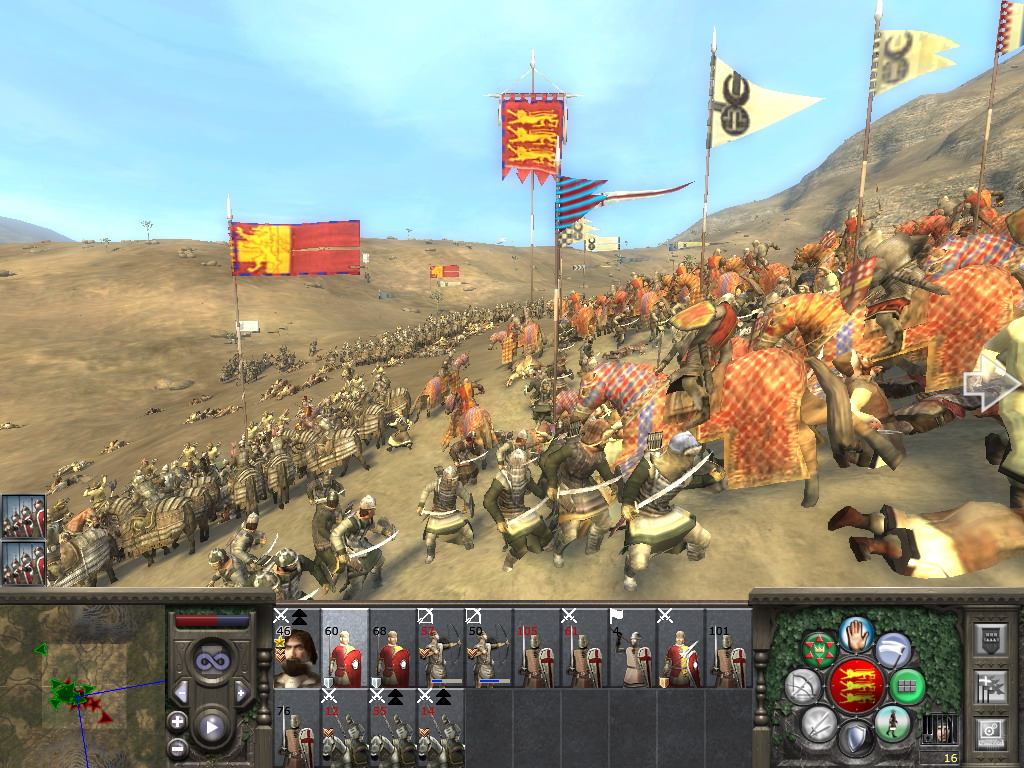Toggle the infinity game speed button
The width and height of the screenshot is (1024, 768).
pos(211,659)
